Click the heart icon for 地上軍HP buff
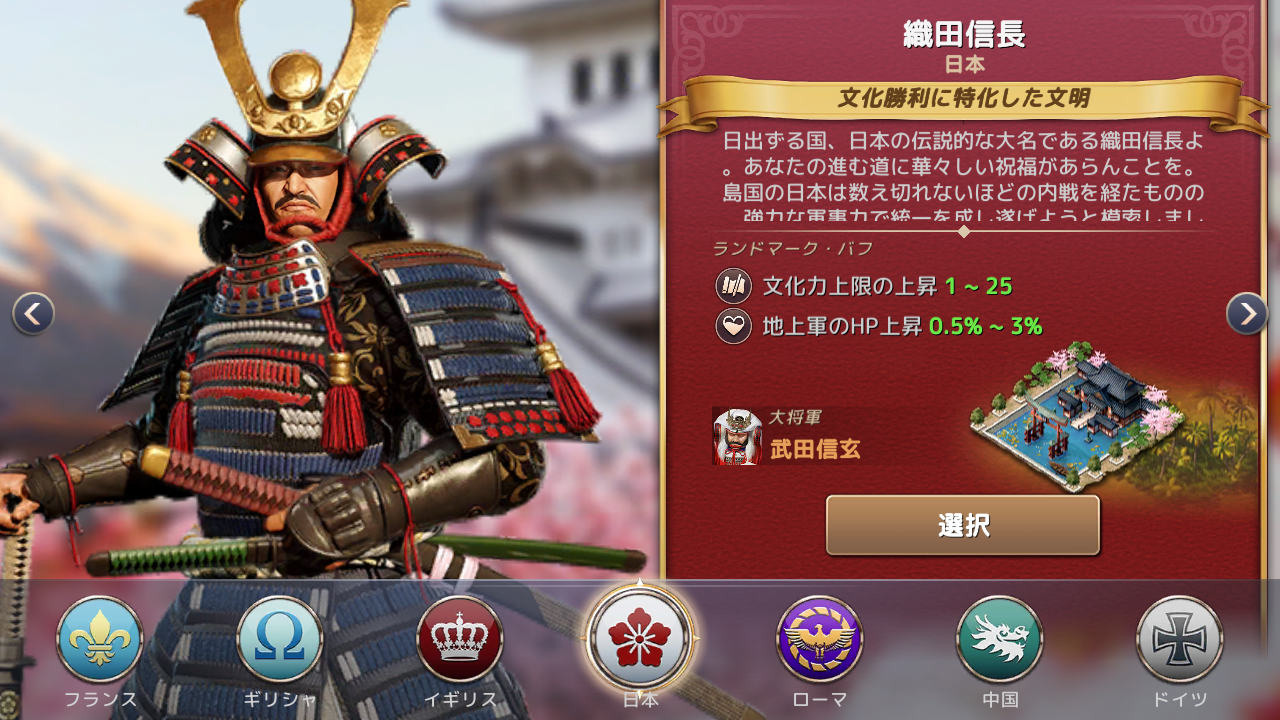 733,327
